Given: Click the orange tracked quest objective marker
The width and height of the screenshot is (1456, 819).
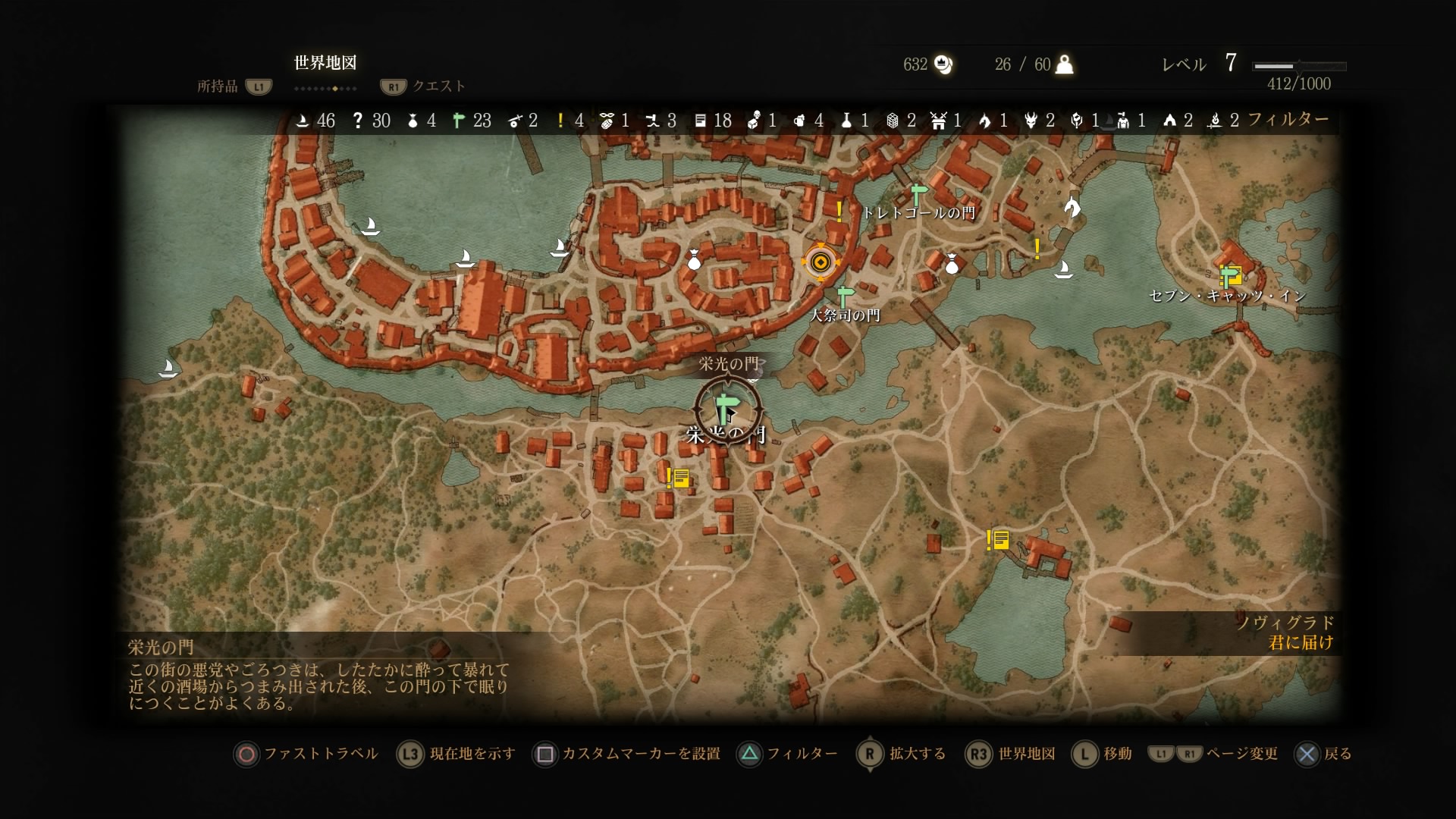Looking at the screenshot, I should tap(820, 263).
